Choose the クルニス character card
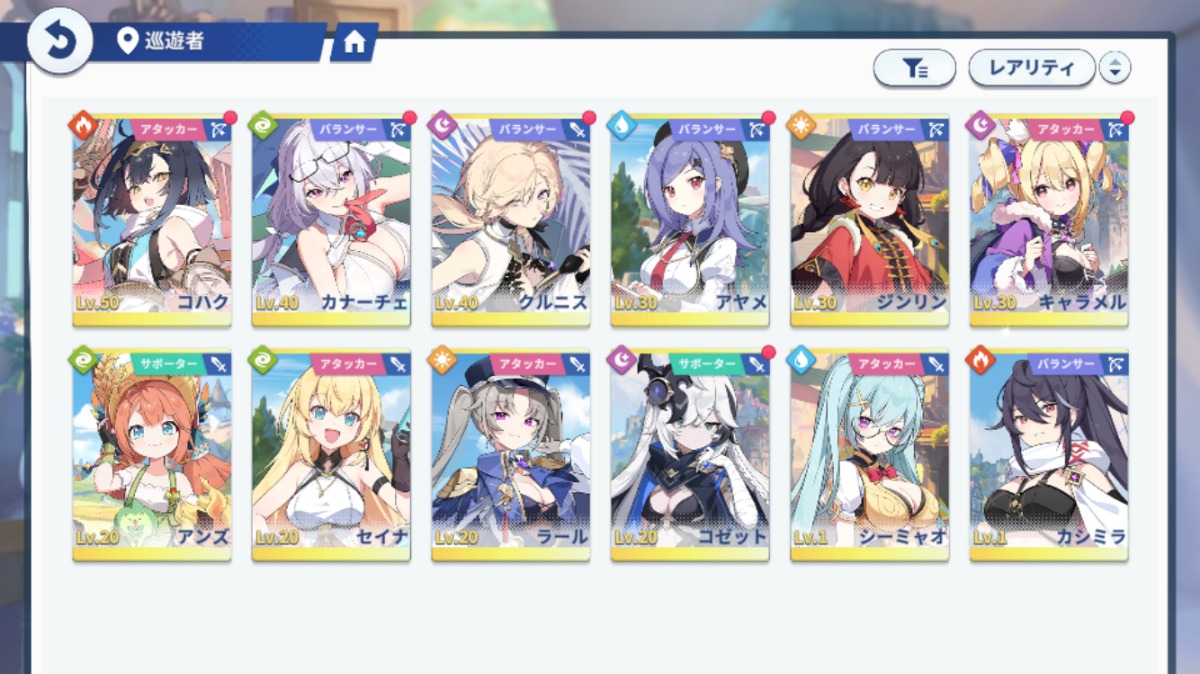Image resolution: width=1200 pixels, height=674 pixels. tap(511, 220)
